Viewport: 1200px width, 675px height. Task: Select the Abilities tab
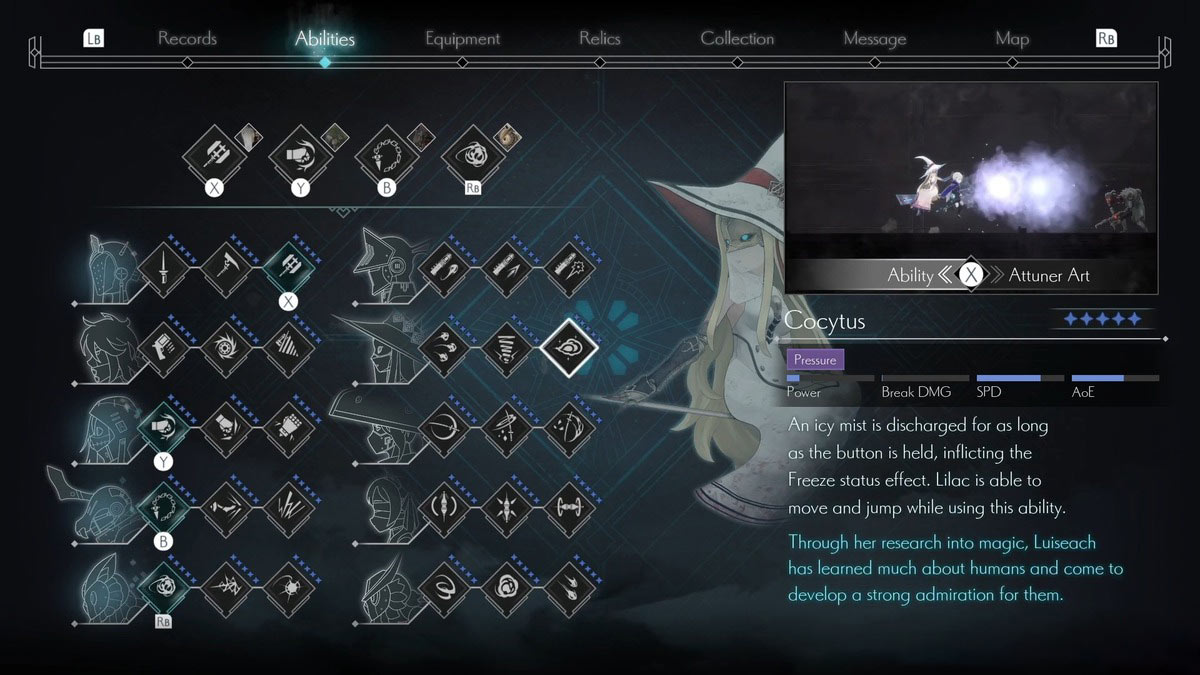point(325,39)
